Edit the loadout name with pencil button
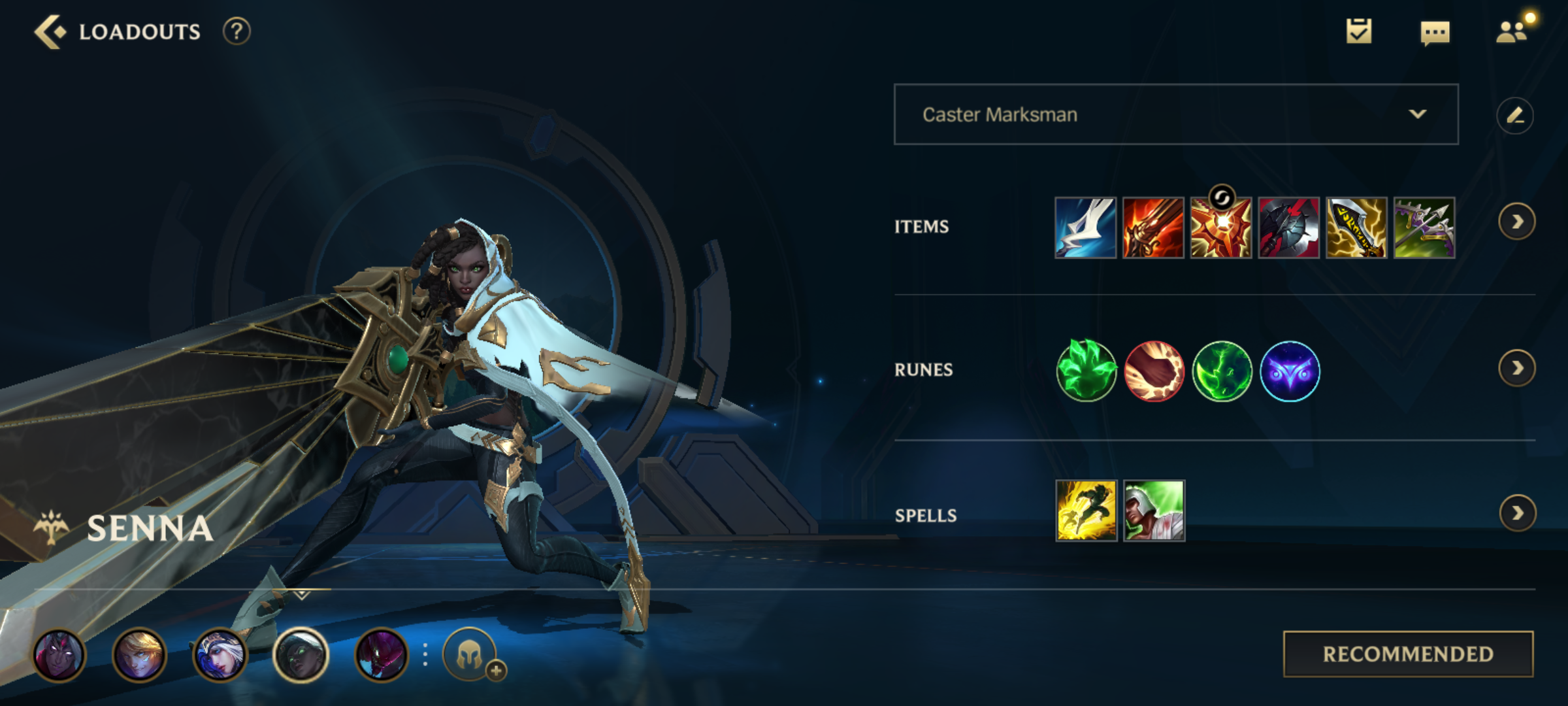The image size is (1568, 706). tap(1515, 116)
